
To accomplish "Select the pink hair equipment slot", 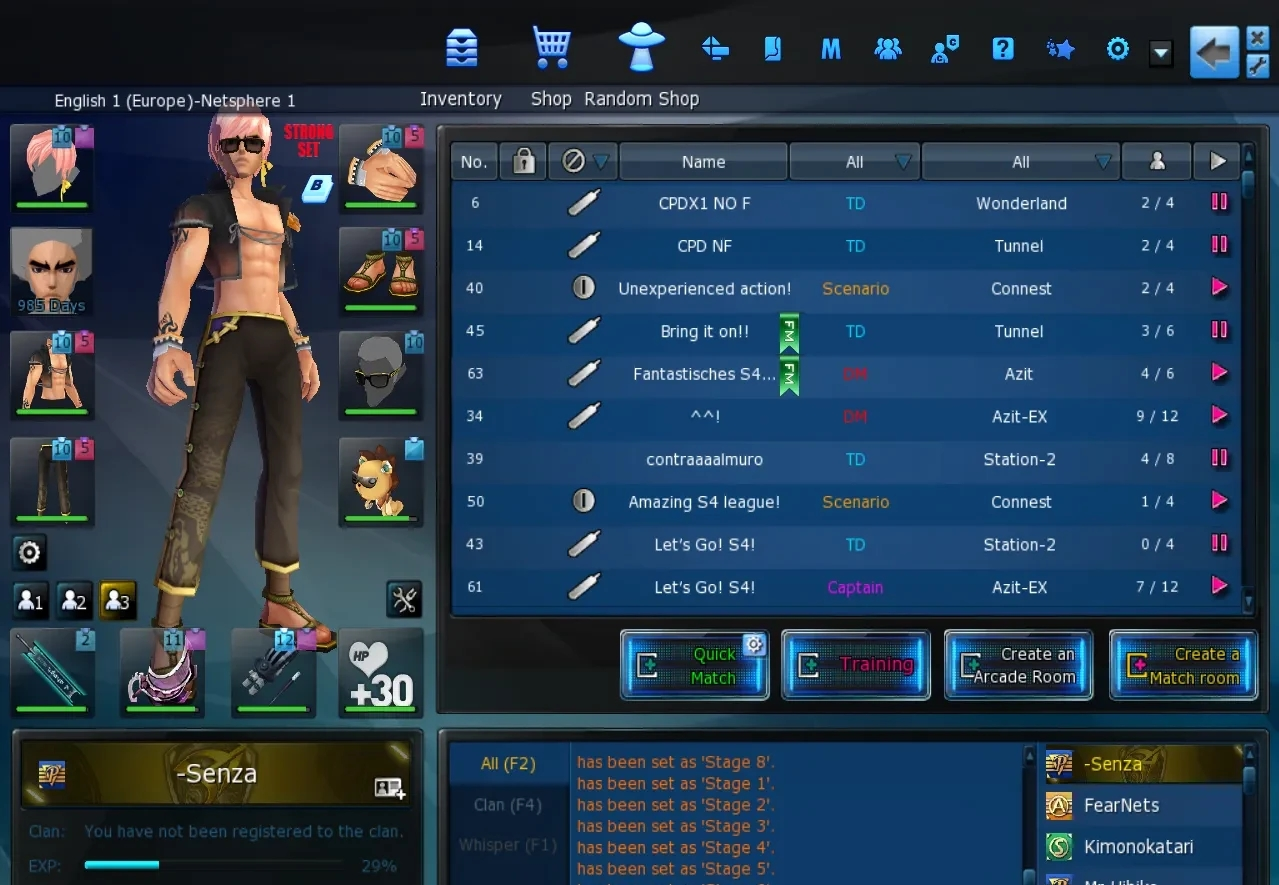I will pyautogui.click(x=52, y=167).
